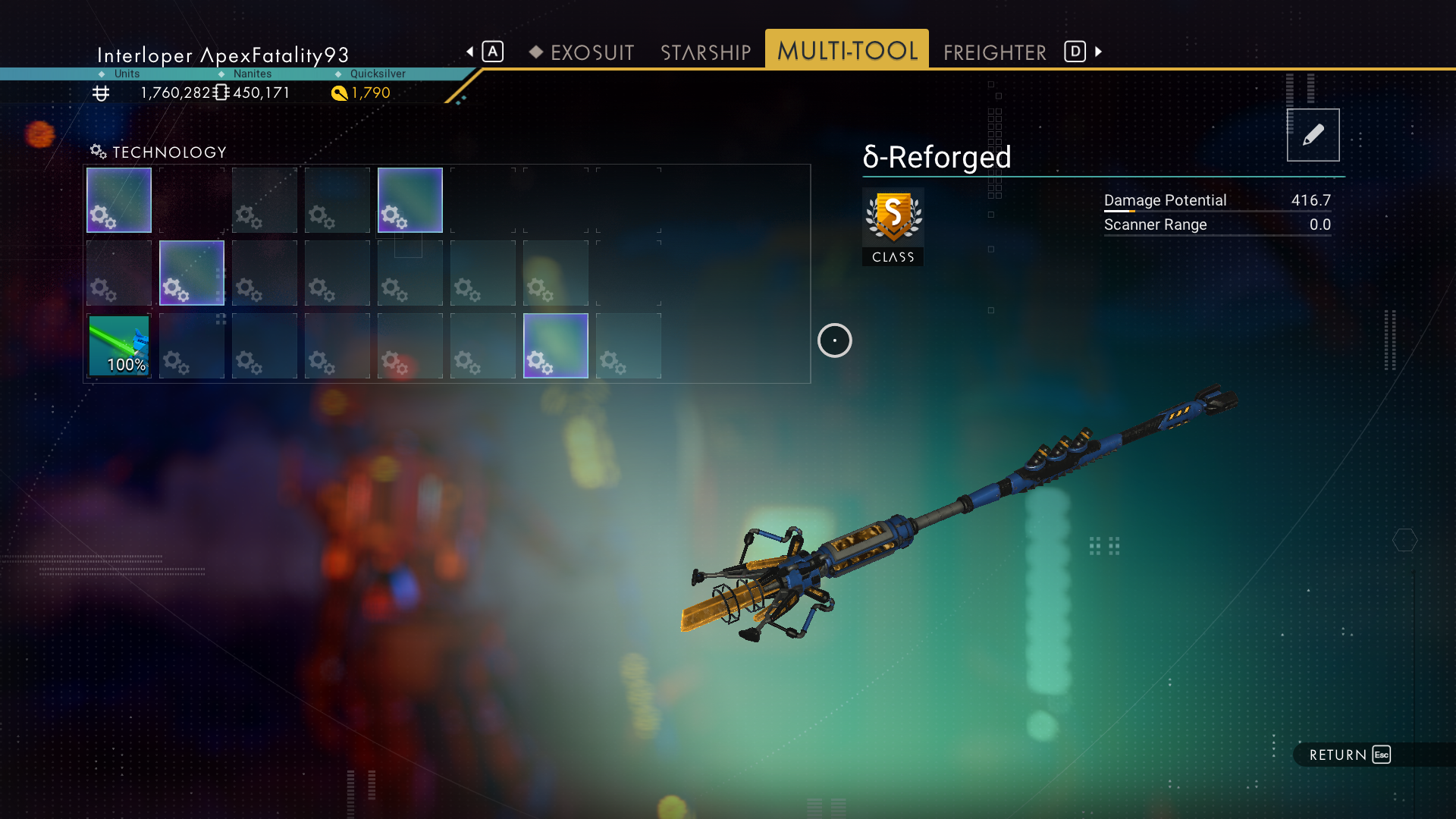Select the Multi-Tool tab
Screen dimensions: 1456x819
847,51
